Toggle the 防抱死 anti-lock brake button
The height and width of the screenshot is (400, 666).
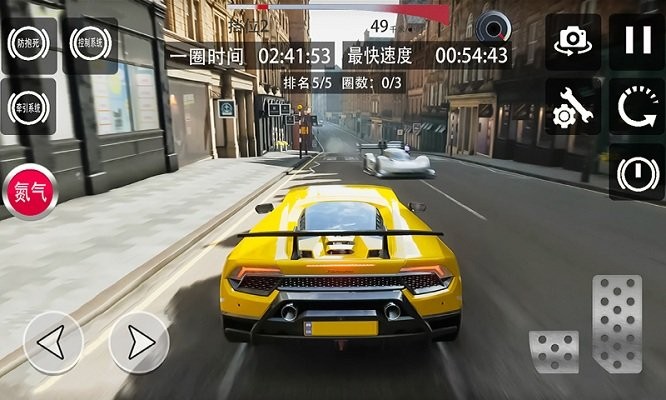pyautogui.click(x=29, y=45)
